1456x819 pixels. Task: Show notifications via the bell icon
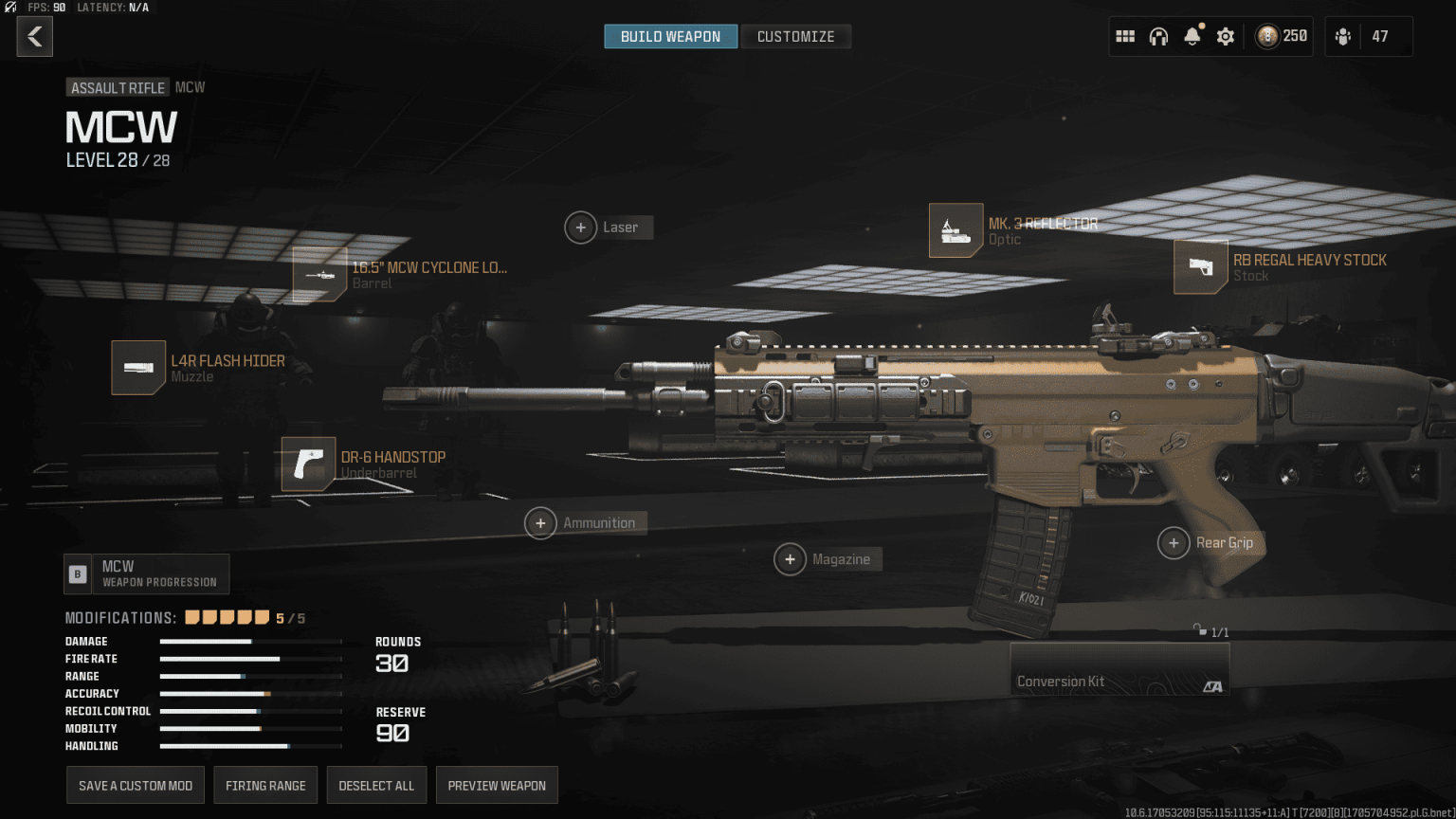click(1192, 37)
